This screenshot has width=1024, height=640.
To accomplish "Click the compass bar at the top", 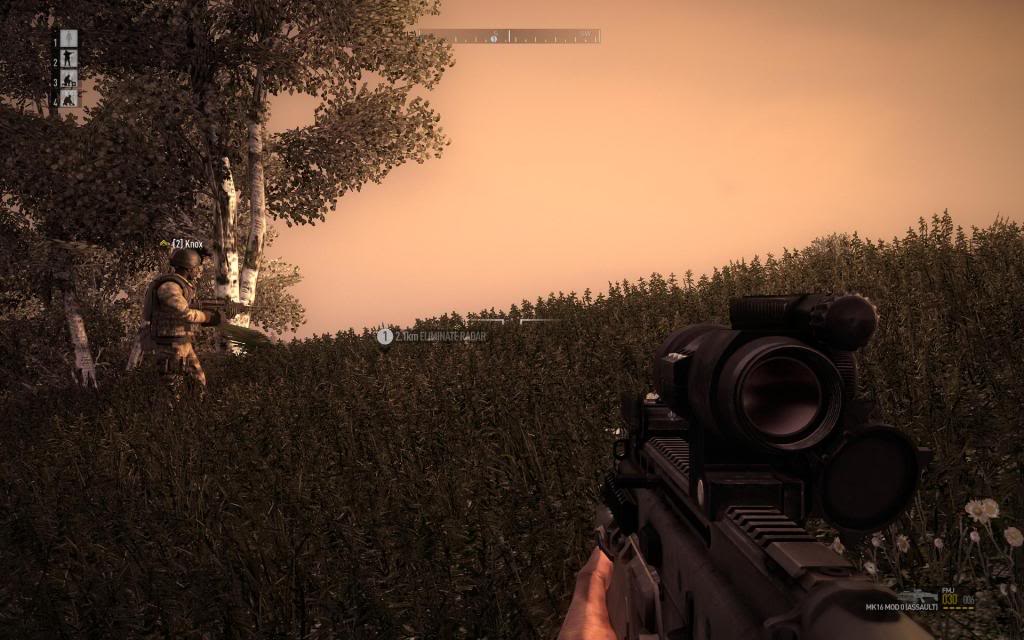I will tap(511, 37).
